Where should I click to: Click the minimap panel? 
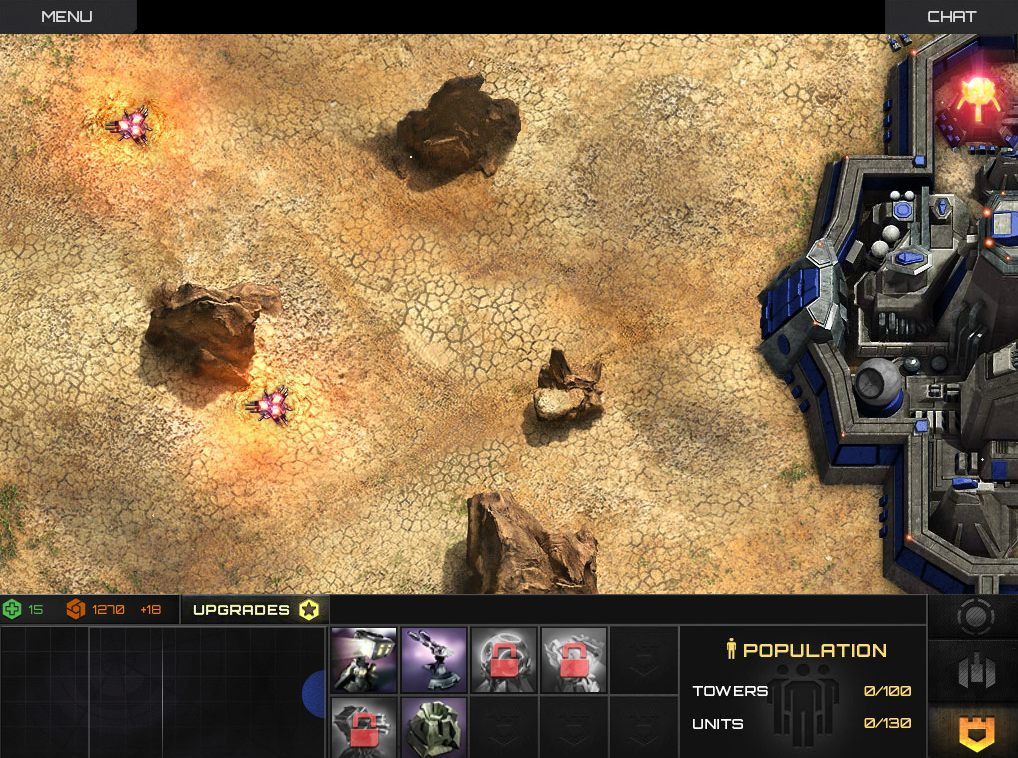coord(160,692)
